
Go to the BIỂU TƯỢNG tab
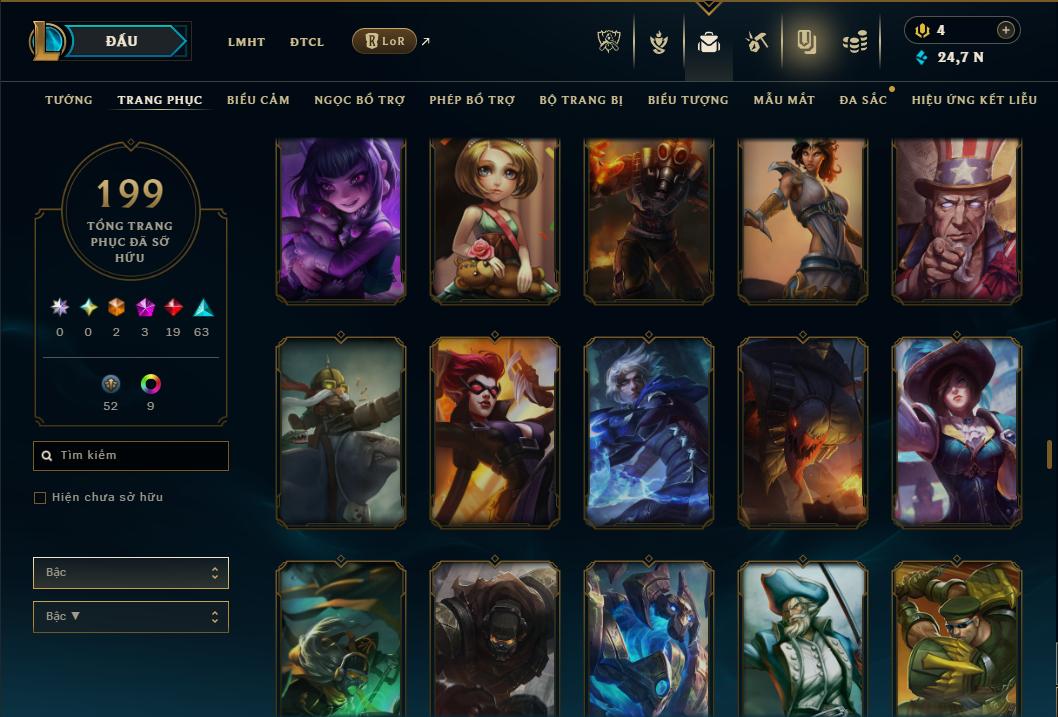[688, 100]
